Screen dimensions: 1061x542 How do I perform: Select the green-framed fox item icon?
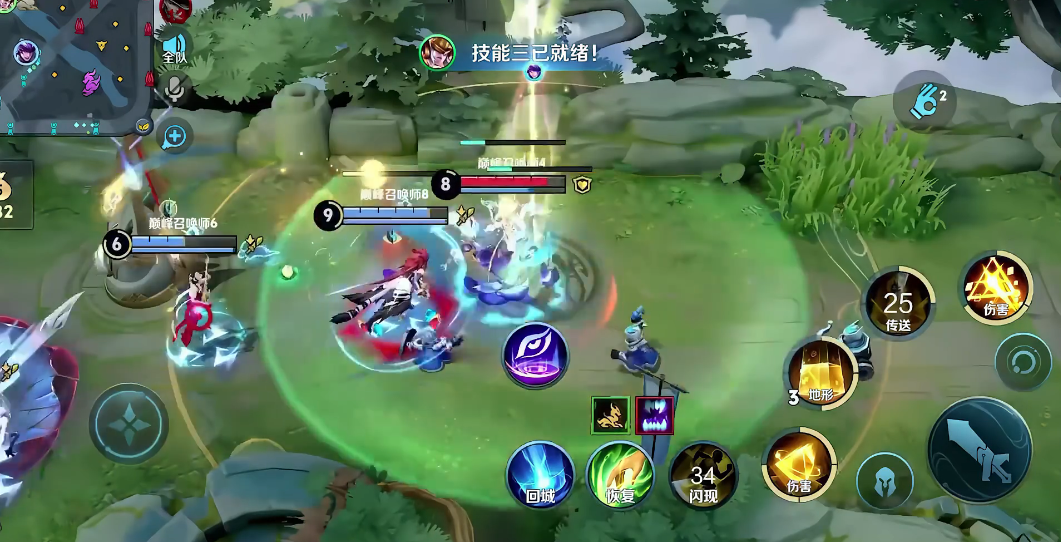point(610,415)
